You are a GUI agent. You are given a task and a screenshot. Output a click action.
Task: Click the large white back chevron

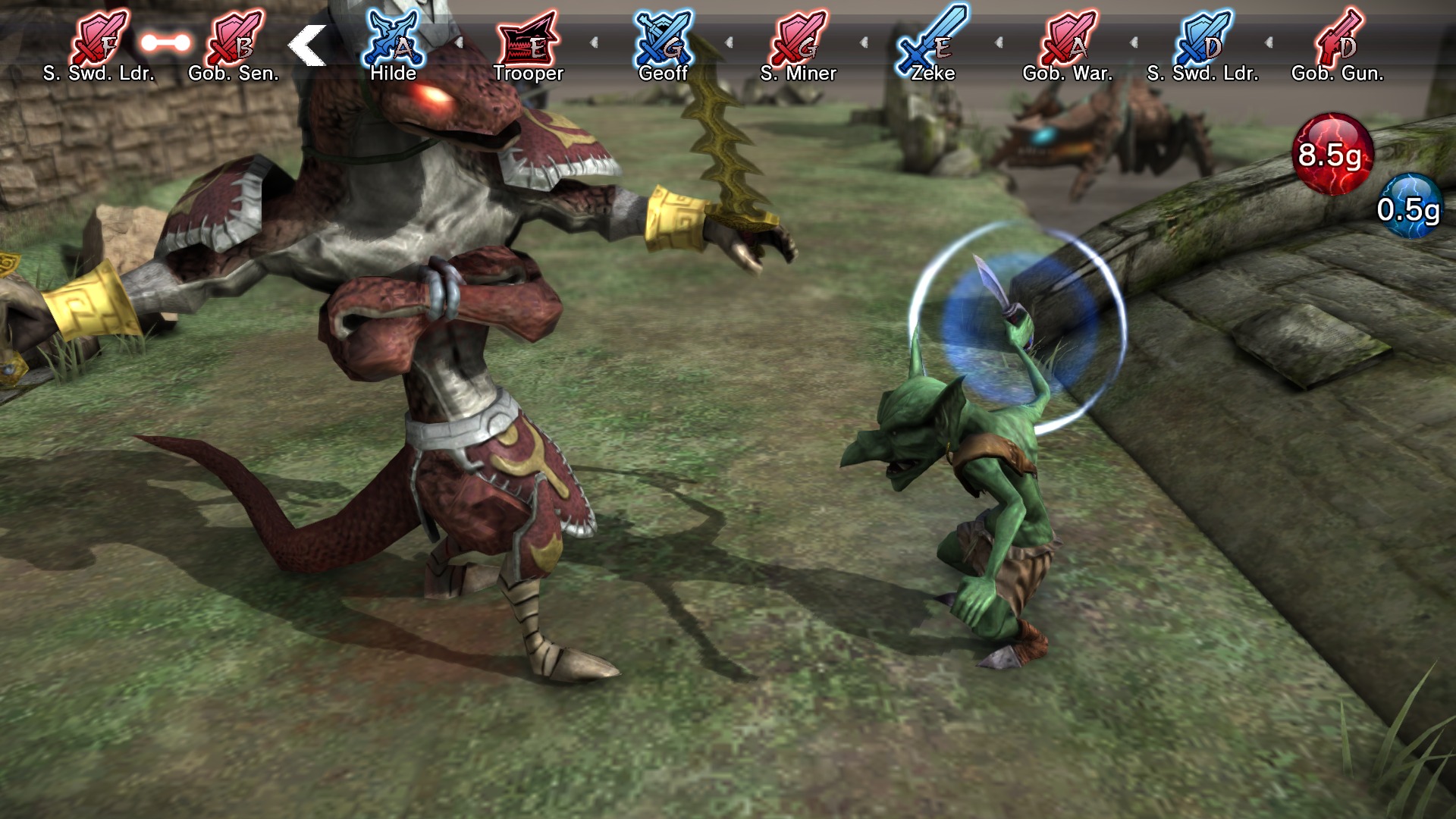pyautogui.click(x=306, y=45)
